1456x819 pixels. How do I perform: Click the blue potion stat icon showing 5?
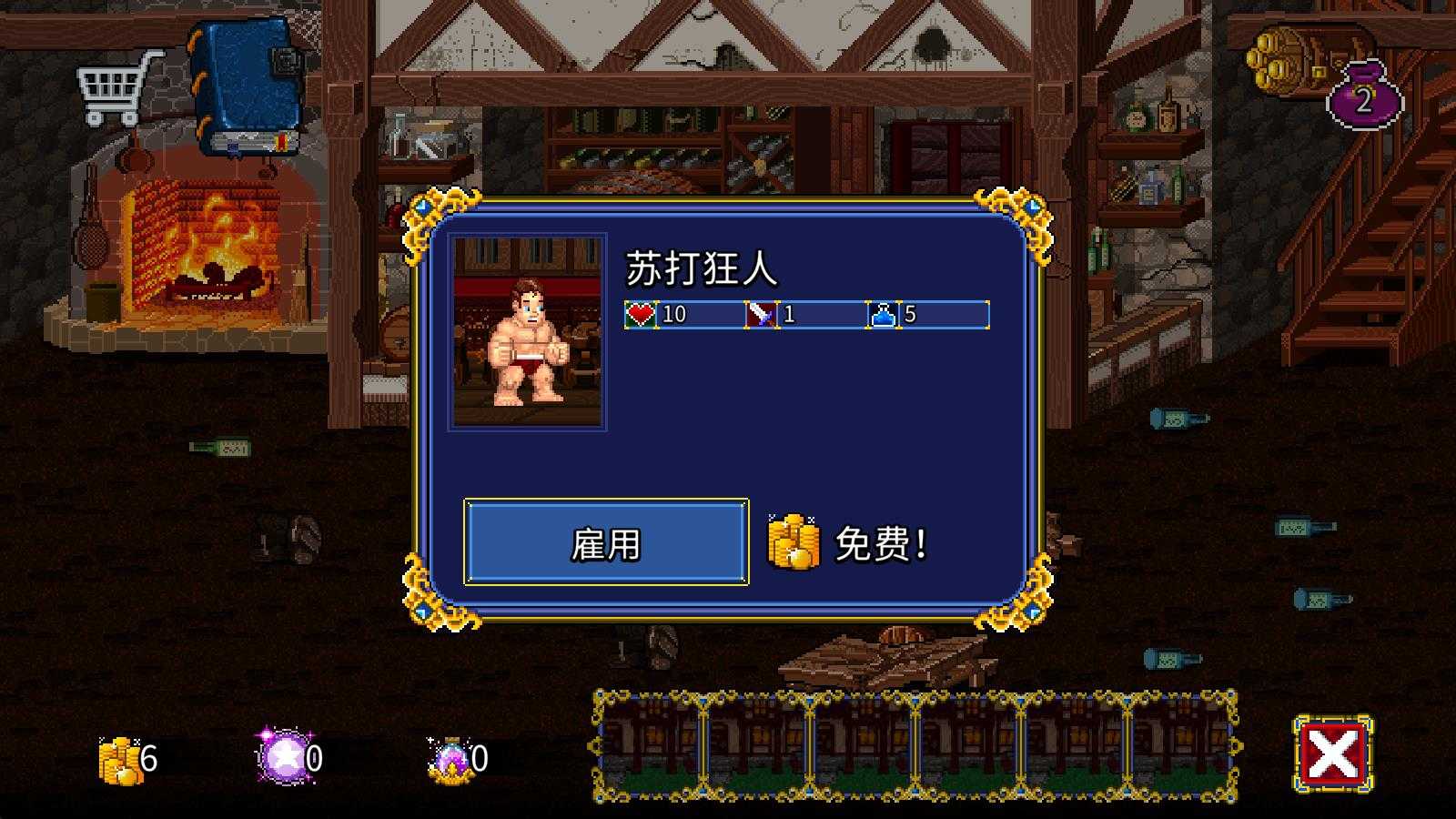882,314
